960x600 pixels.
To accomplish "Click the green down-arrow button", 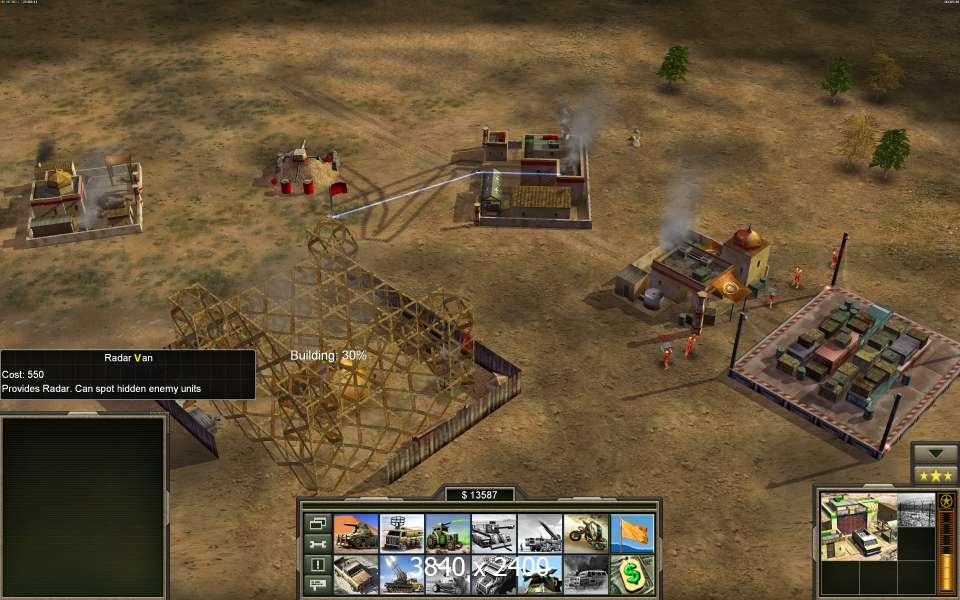I will tap(935, 453).
